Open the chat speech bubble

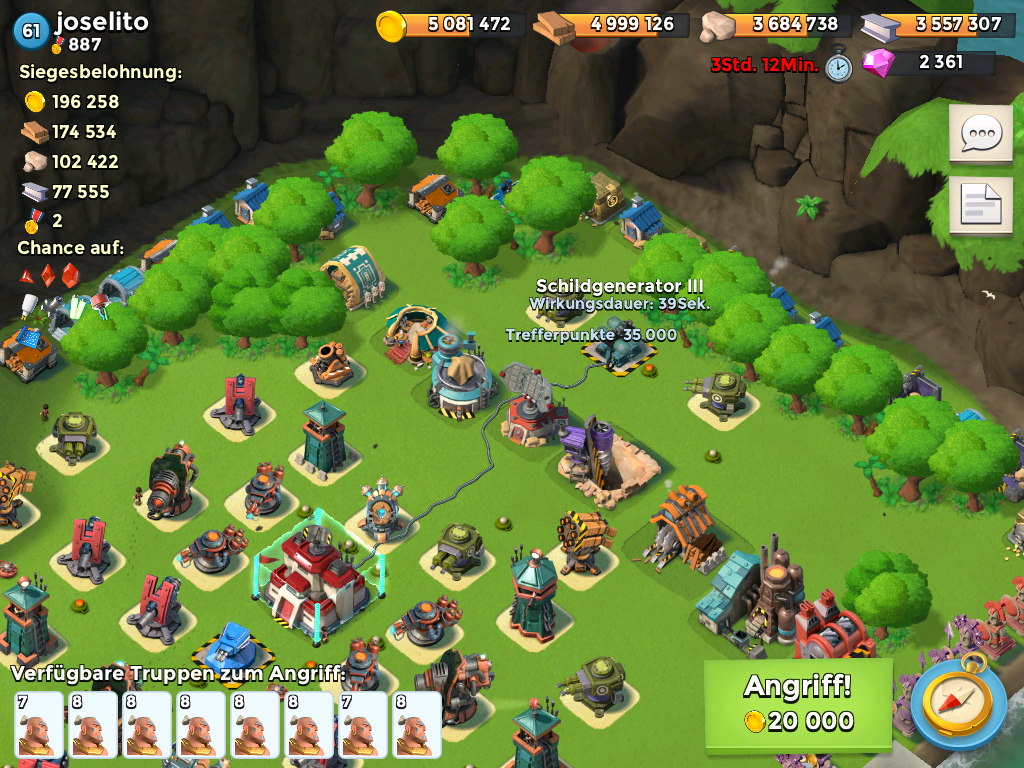click(980, 134)
